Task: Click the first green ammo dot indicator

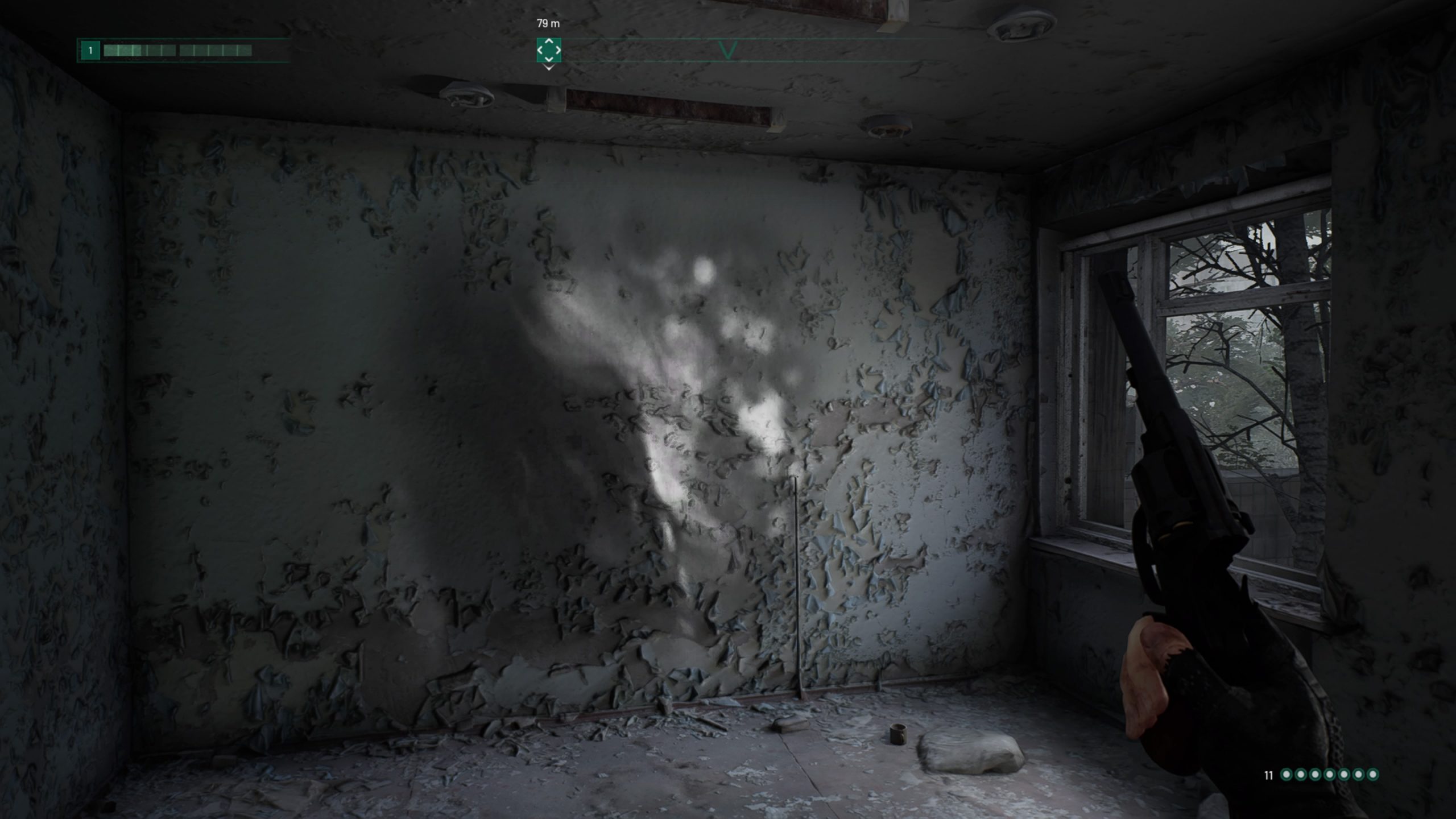Action: pyautogui.click(x=1287, y=774)
